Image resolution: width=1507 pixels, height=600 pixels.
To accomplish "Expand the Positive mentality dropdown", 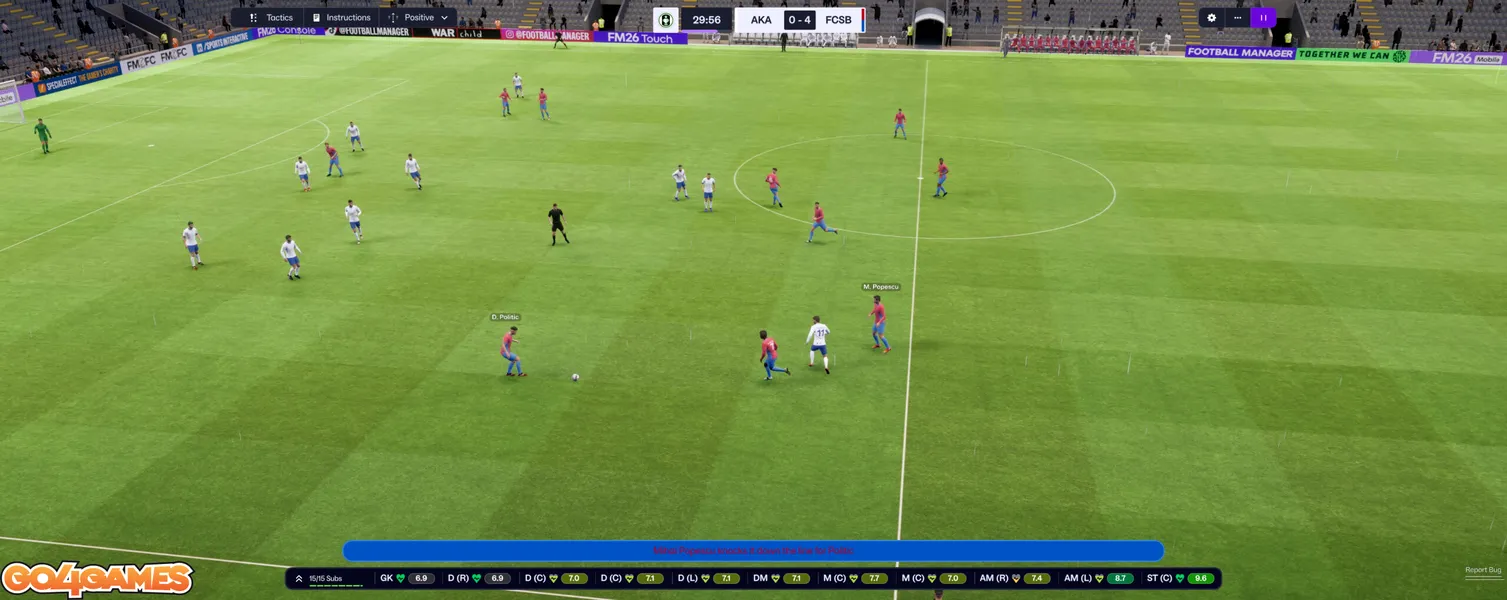I will tap(420, 18).
